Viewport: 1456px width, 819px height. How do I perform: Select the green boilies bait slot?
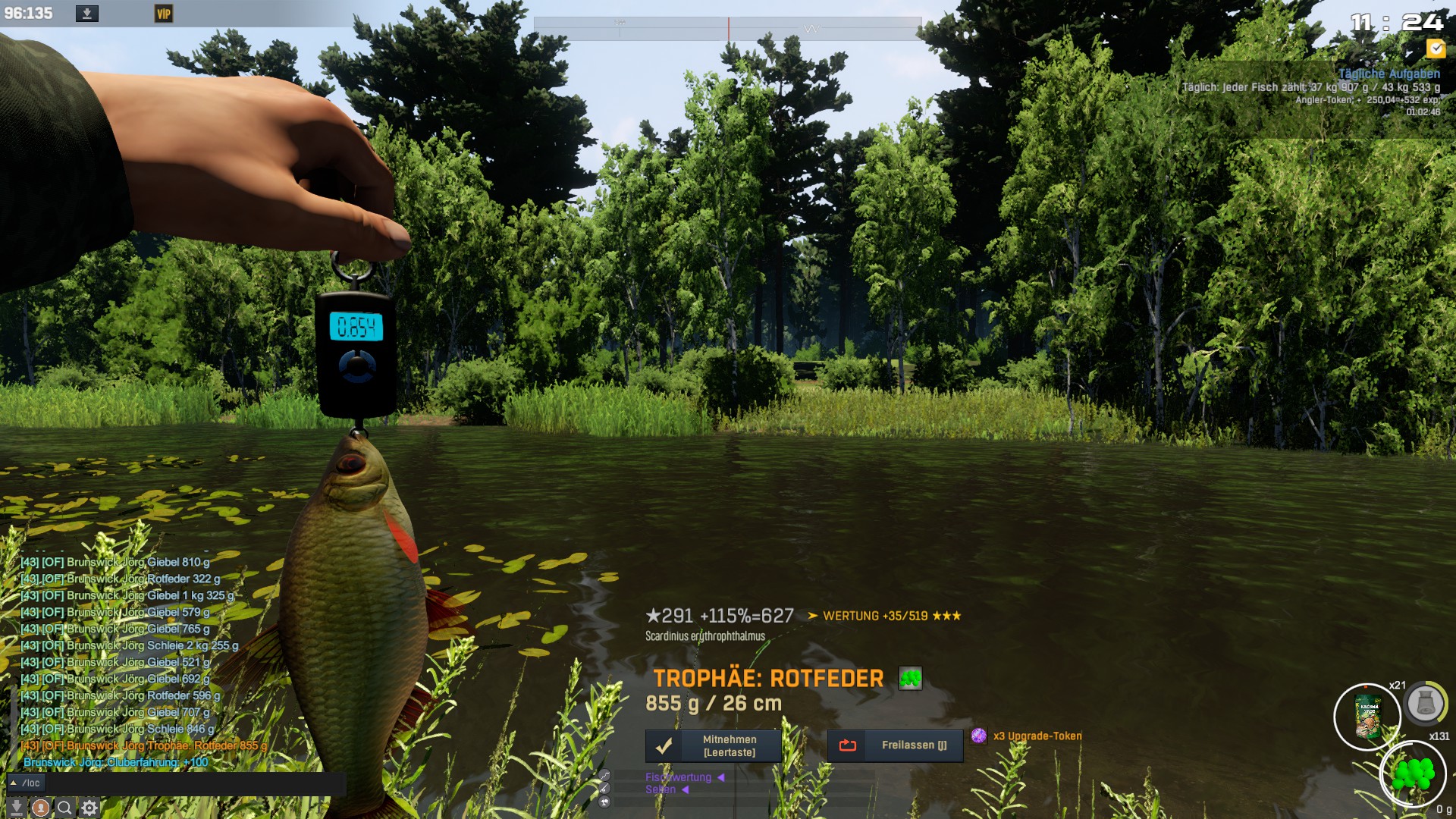[1413, 773]
